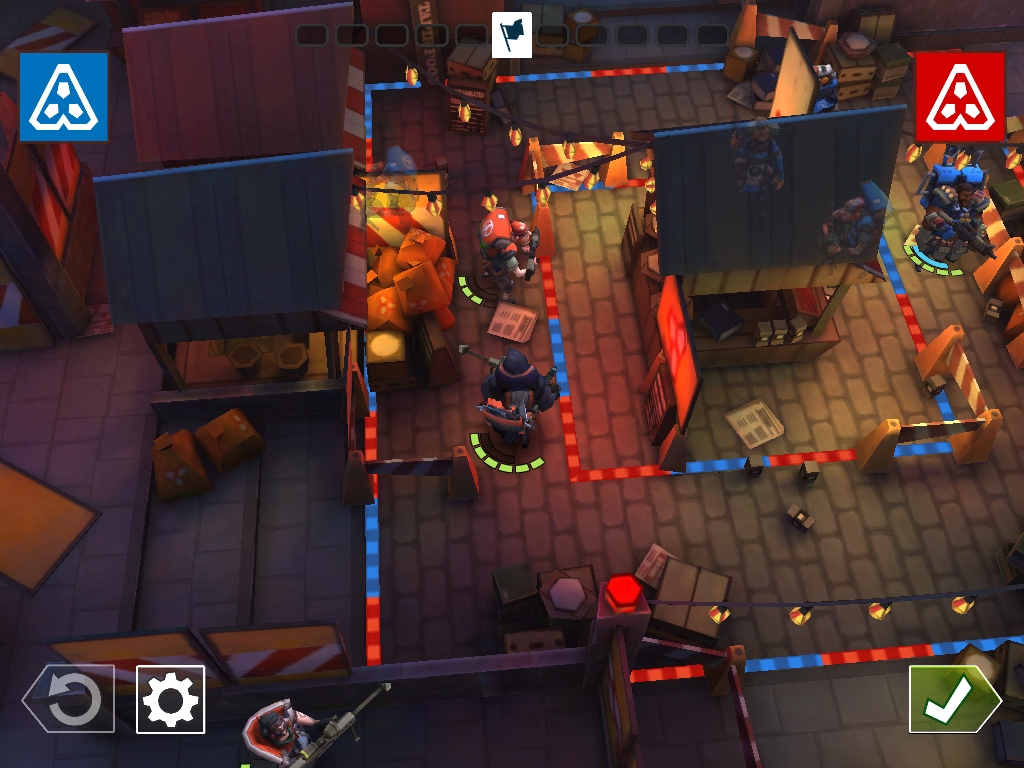Undo the last move with the arrow

point(70,699)
